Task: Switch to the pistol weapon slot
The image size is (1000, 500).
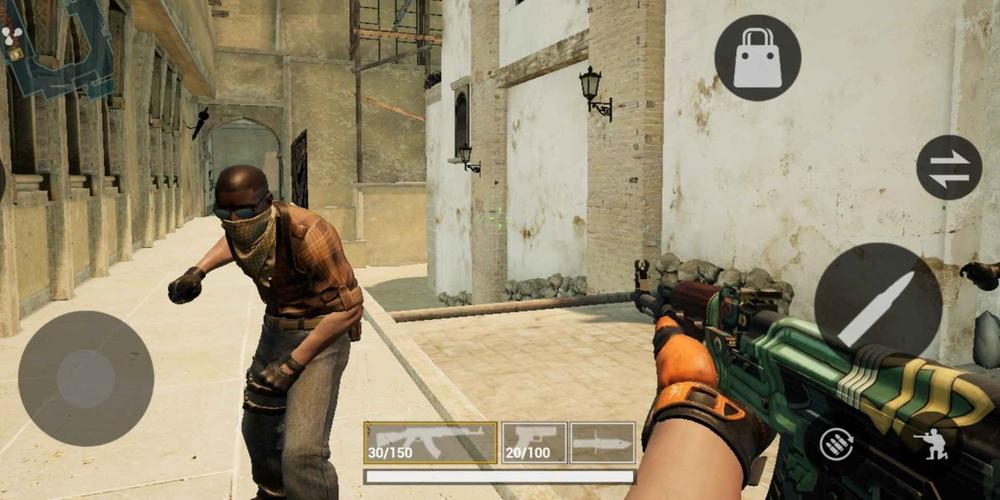Action: tap(533, 442)
